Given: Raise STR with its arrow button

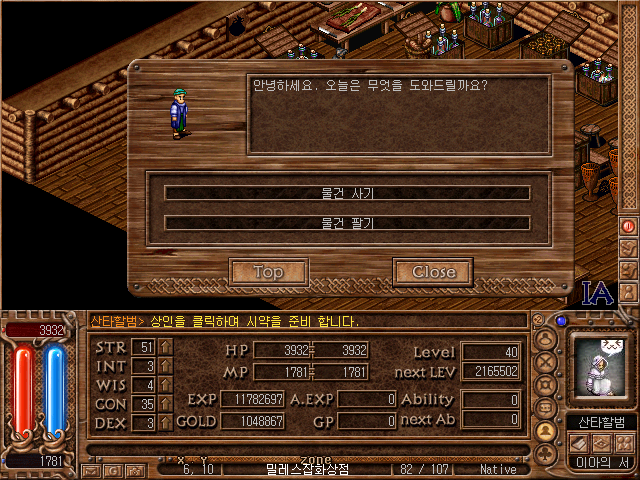Looking at the screenshot, I should [x=166, y=347].
